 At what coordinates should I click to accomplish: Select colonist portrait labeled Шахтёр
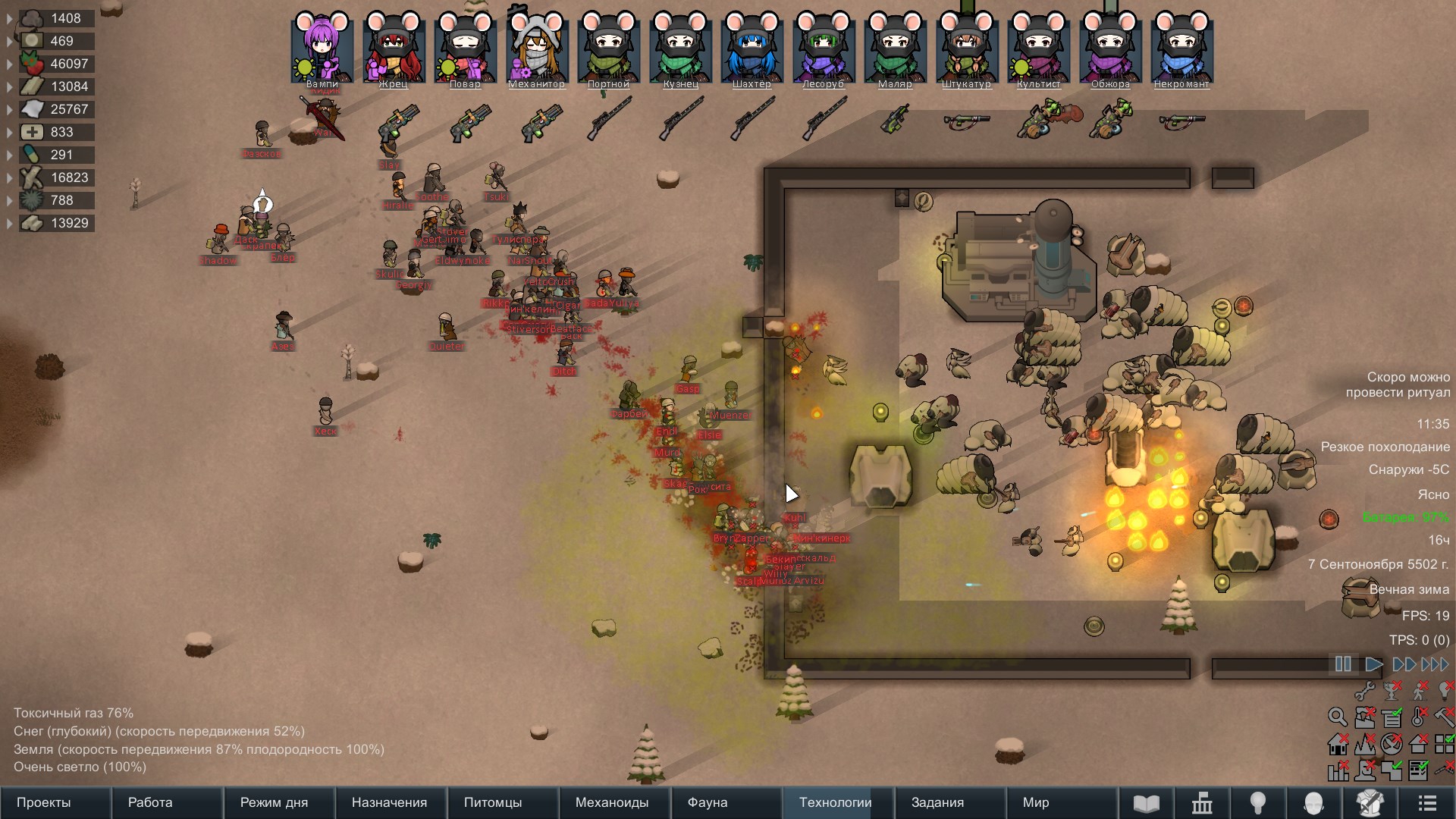tap(752, 49)
